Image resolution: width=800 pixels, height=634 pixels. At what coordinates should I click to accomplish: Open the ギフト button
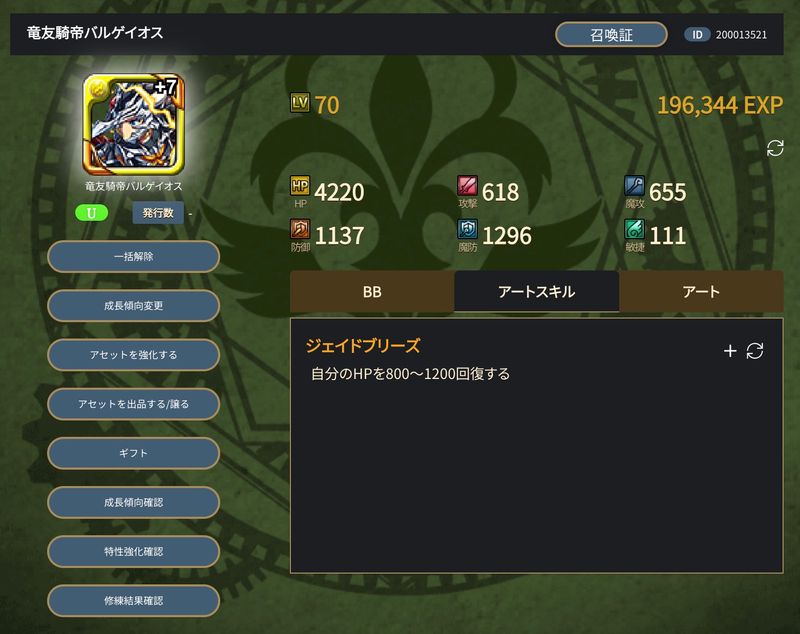coord(133,453)
